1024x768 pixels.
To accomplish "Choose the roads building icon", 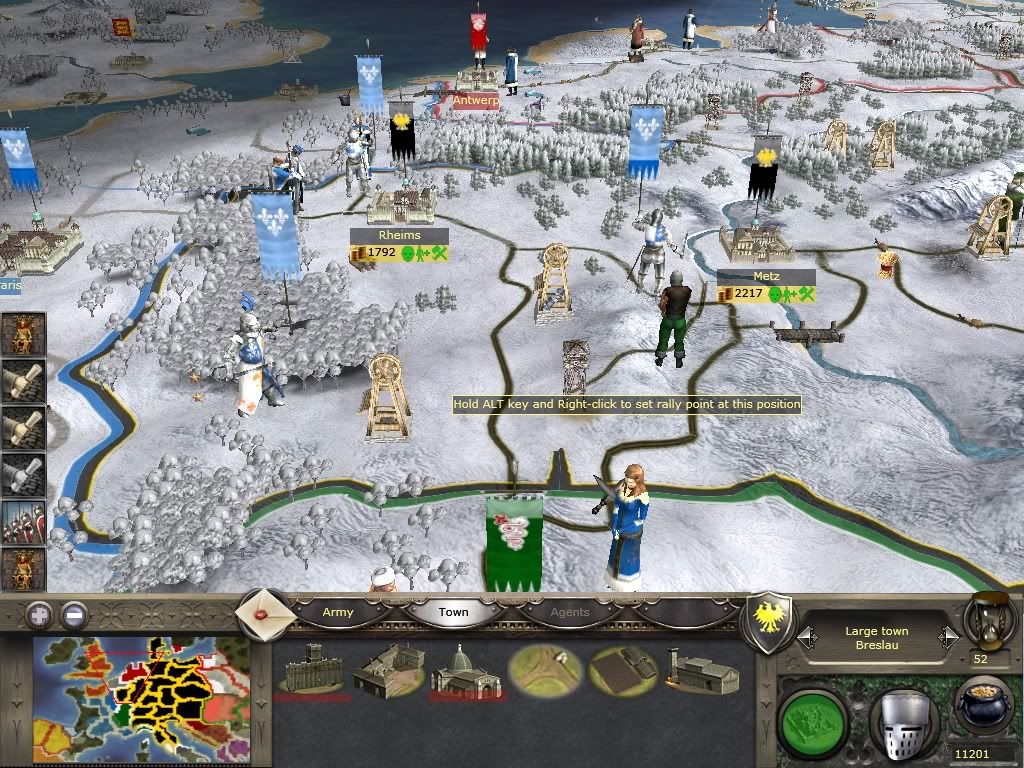I will coord(545,672).
